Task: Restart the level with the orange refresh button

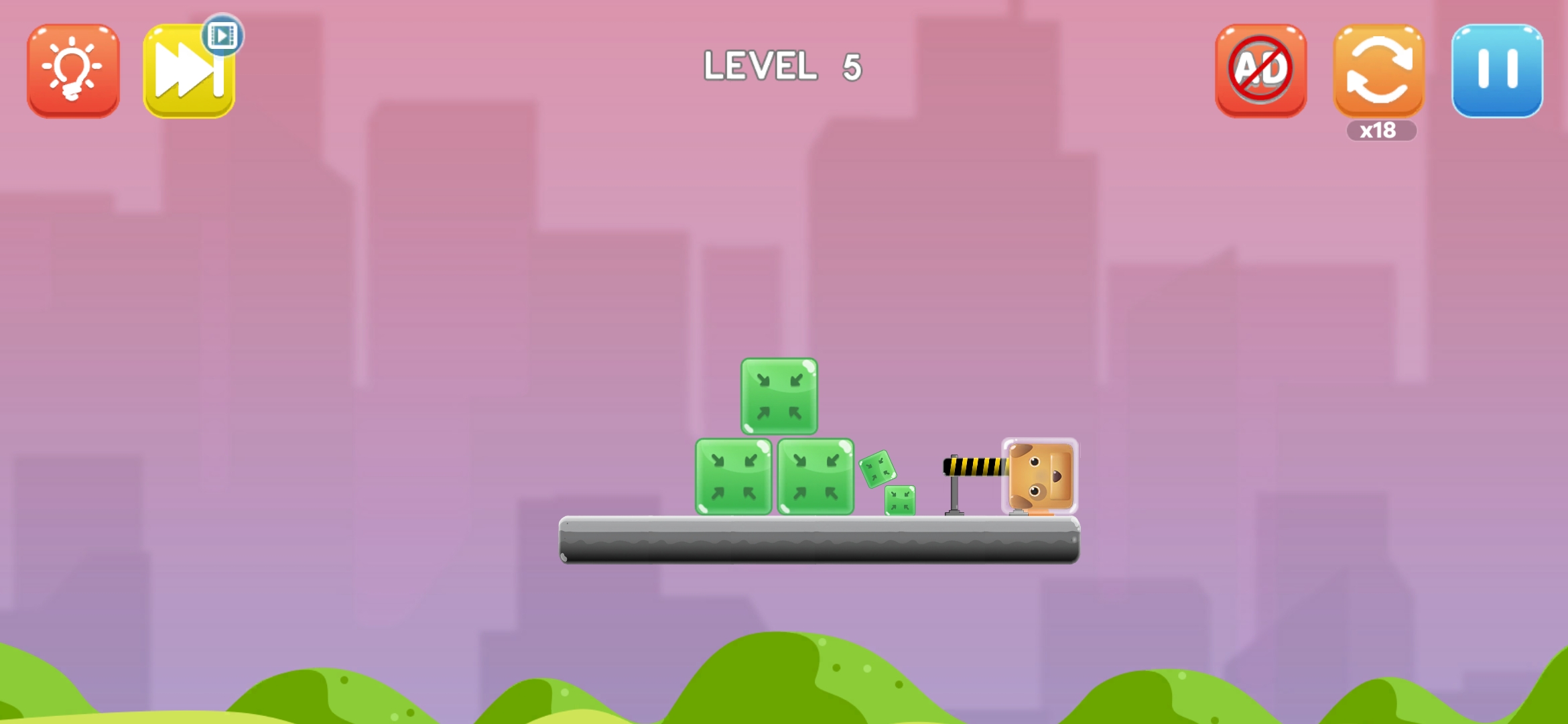Action: click(x=1378, y=70)
